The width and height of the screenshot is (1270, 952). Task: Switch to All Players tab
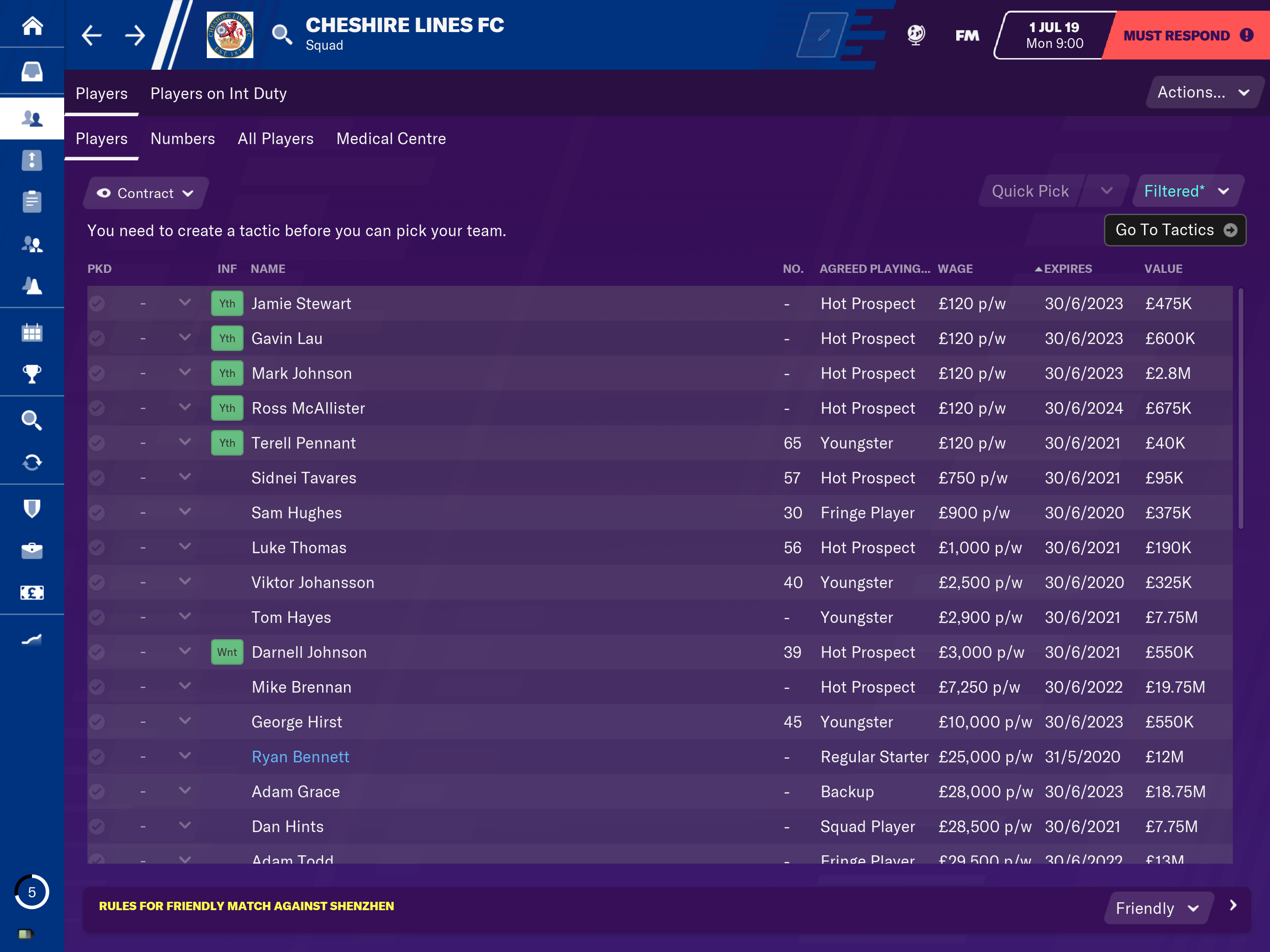(x=276, y=139)
